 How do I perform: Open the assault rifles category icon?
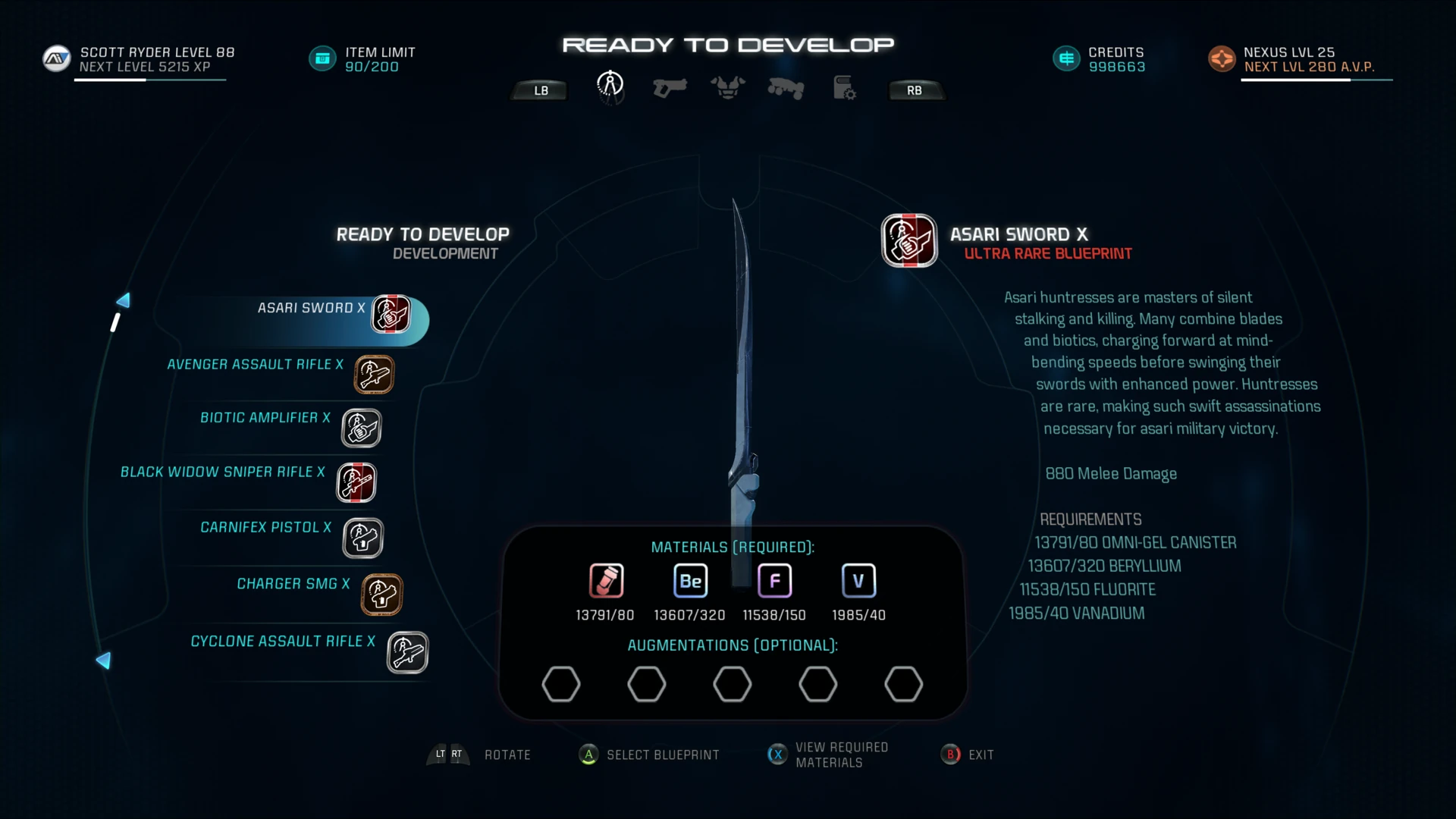point(786,88)
